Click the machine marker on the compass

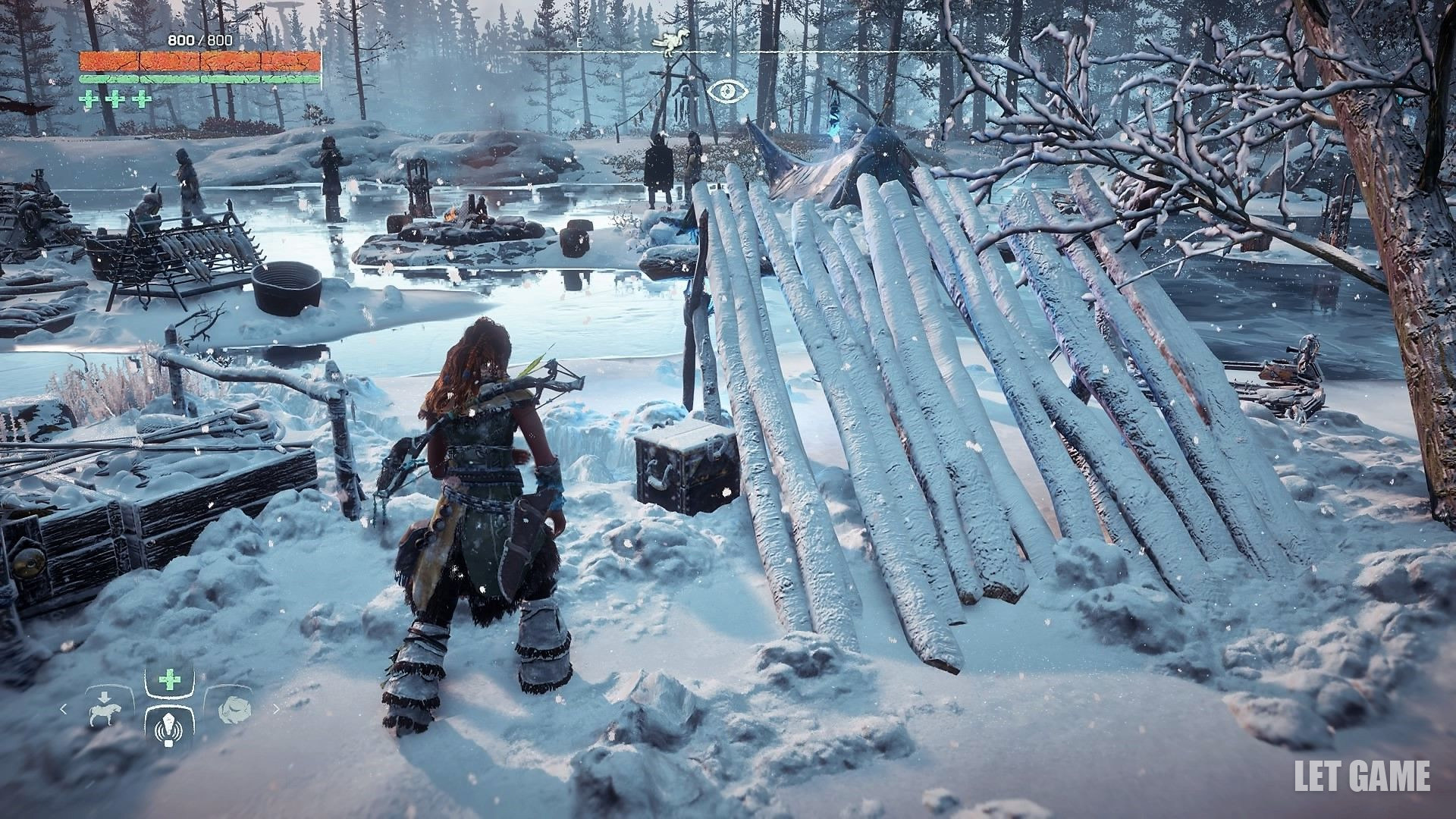click(672, 44)
